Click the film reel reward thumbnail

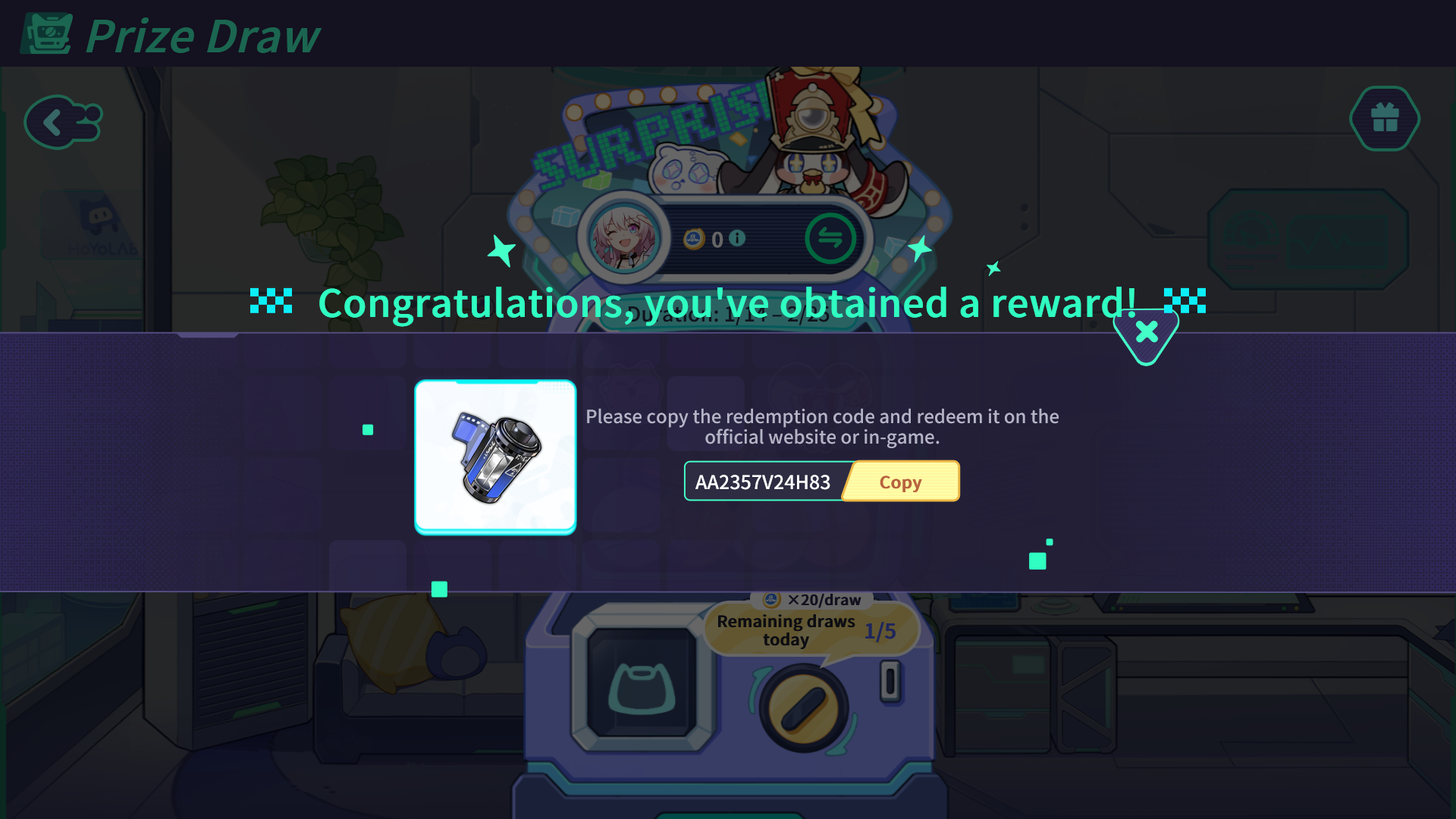(494, 456)
